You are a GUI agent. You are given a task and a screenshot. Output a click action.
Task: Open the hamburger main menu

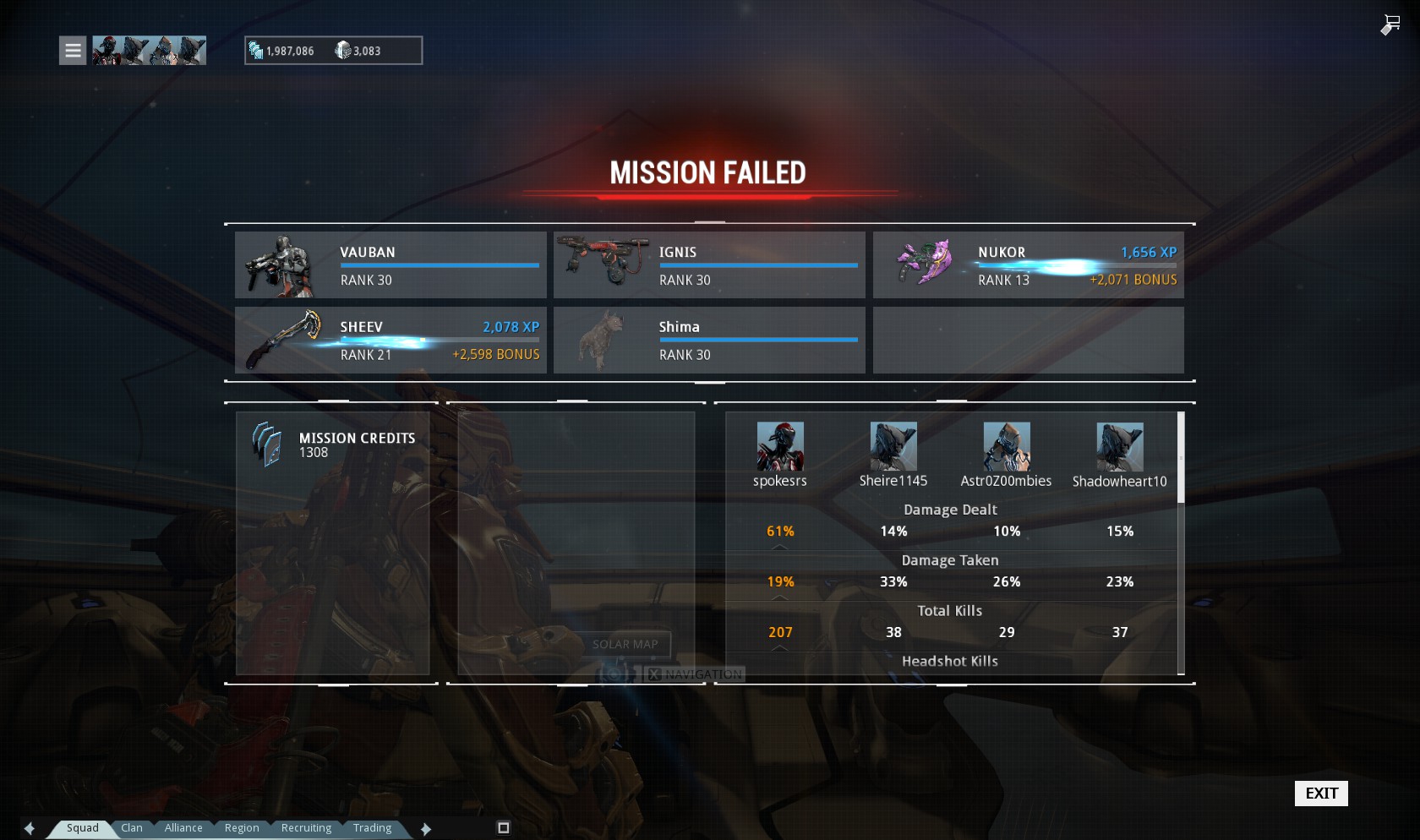pos(73,51)
